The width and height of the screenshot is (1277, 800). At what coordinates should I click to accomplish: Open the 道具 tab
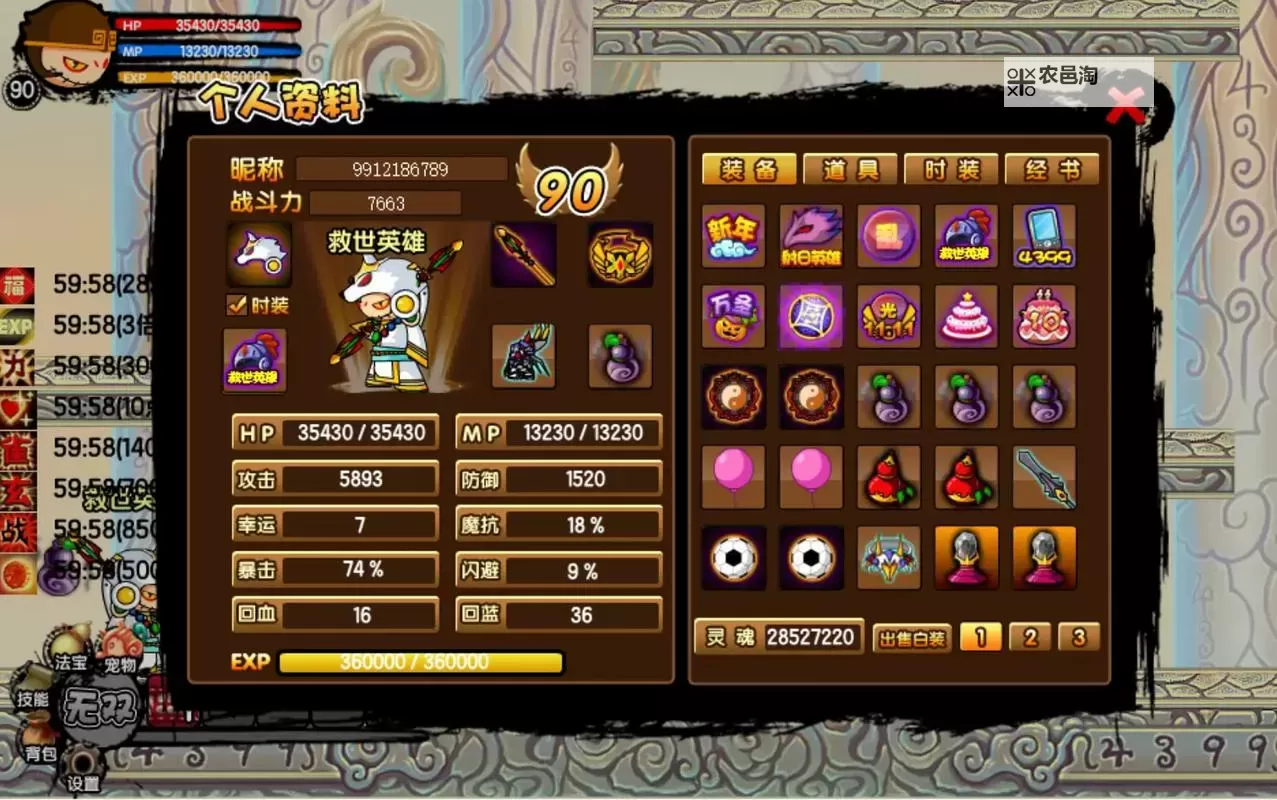click(850, 170)
